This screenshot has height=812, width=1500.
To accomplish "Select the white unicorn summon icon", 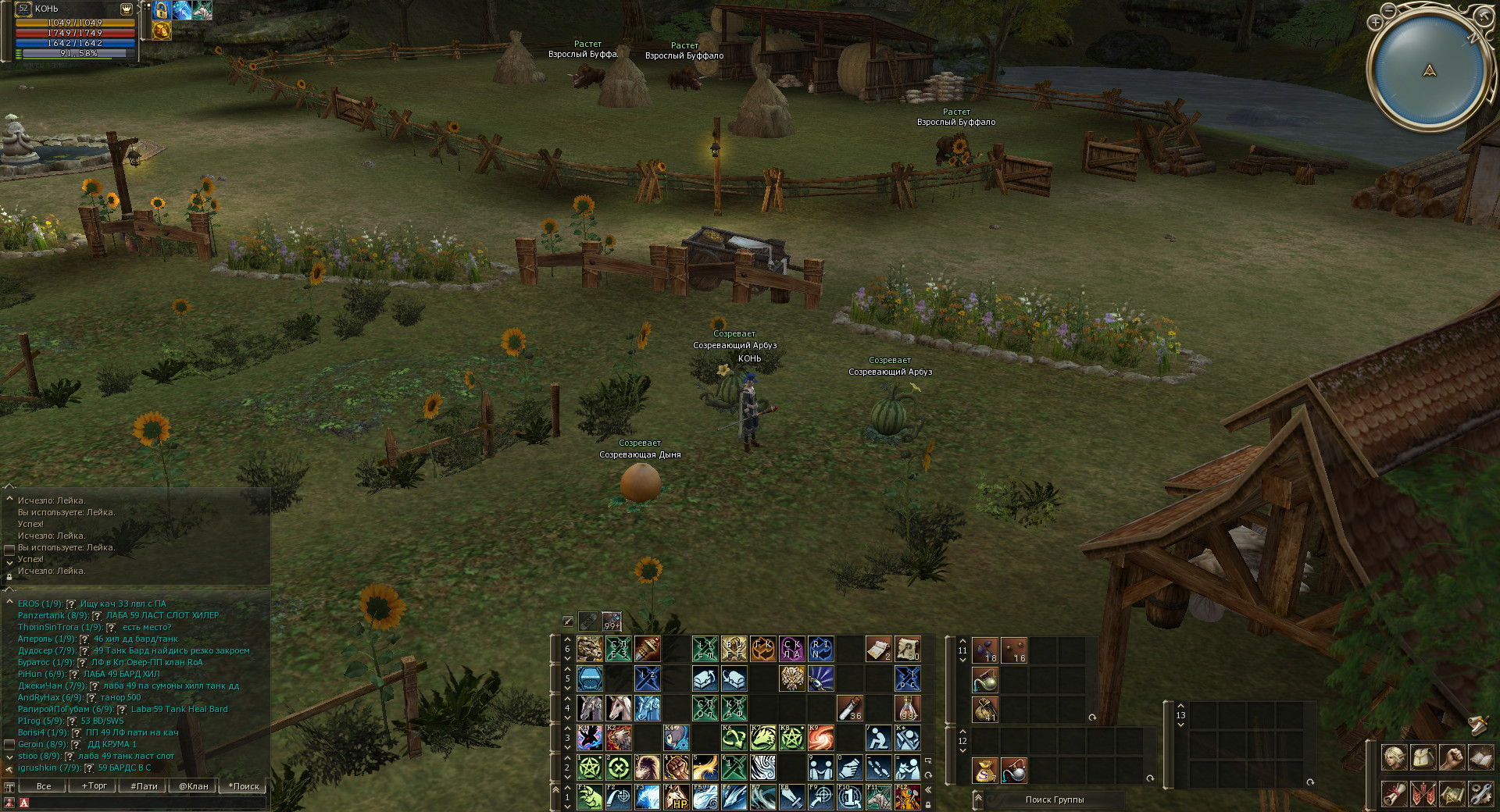I will 619,708.
